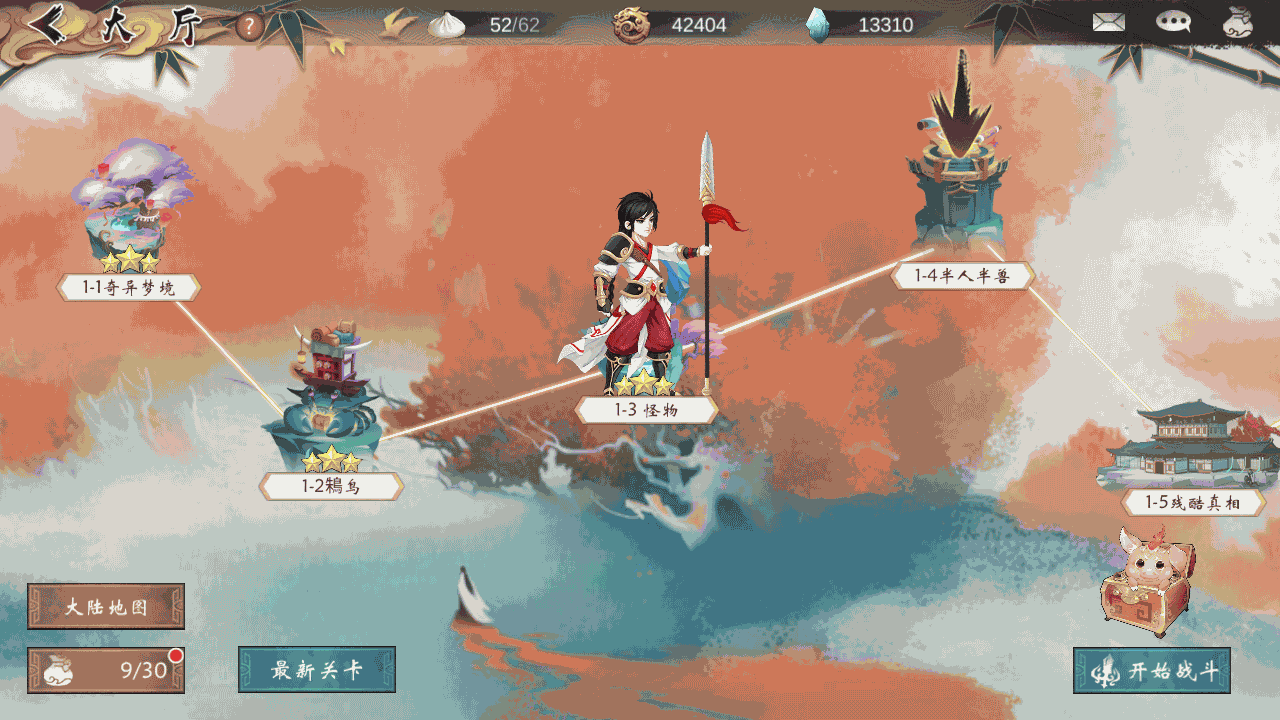Open the pouch bag icon in top bar
The height and width of the screenshot is (720, 1280).
tap(1238, 22)
